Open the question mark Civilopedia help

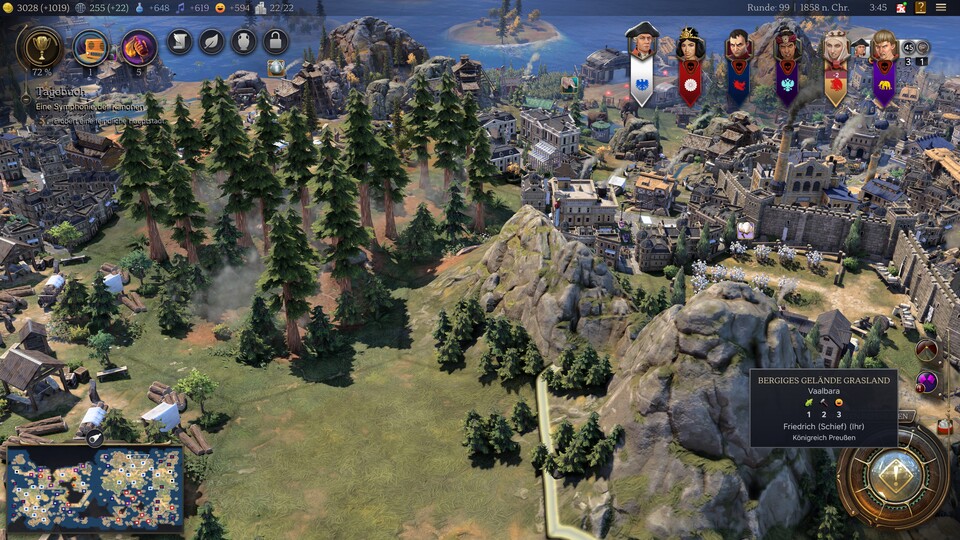click(x=919, y=8)
